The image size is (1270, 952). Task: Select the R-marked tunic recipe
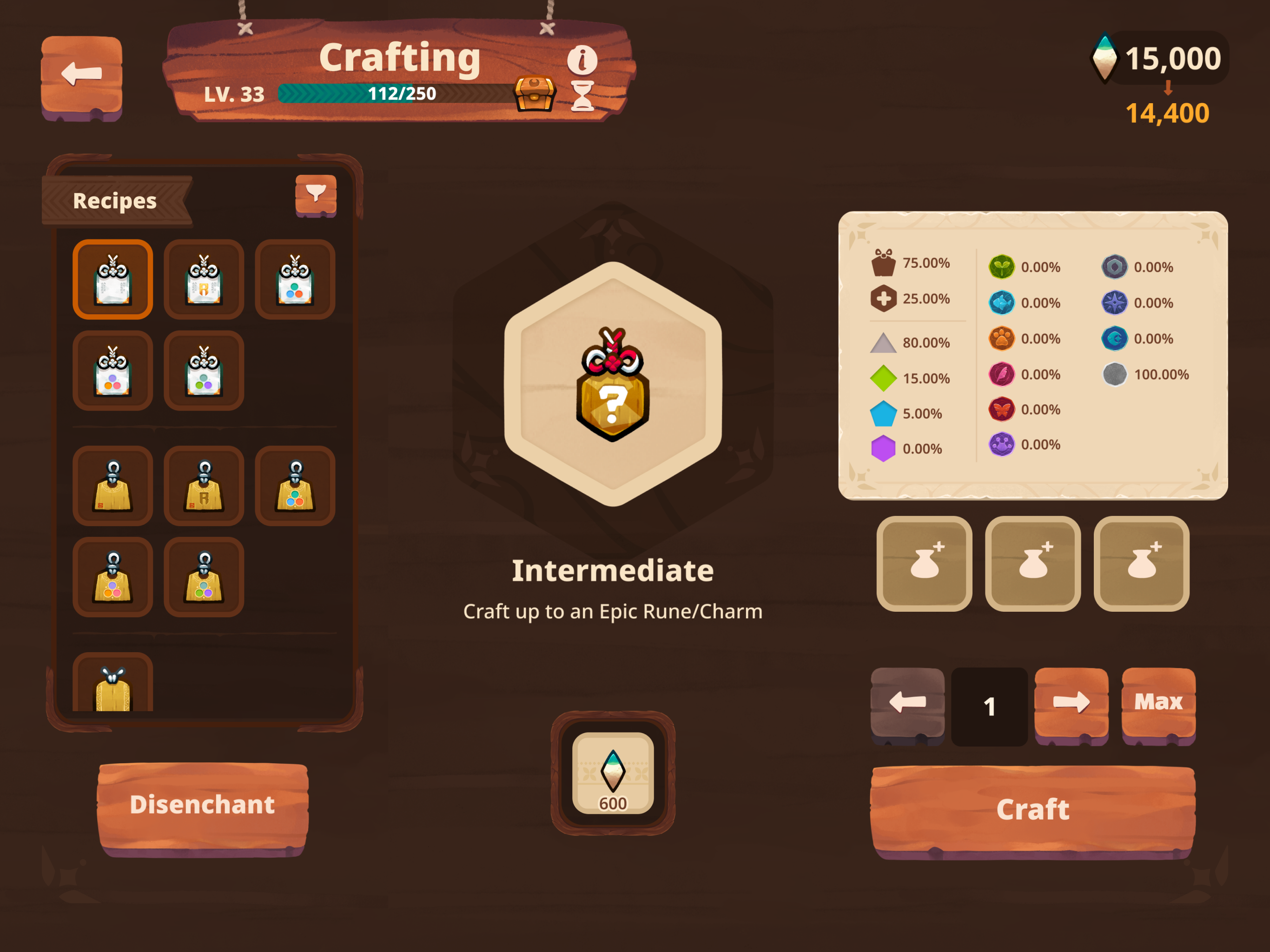click(204, 485)
